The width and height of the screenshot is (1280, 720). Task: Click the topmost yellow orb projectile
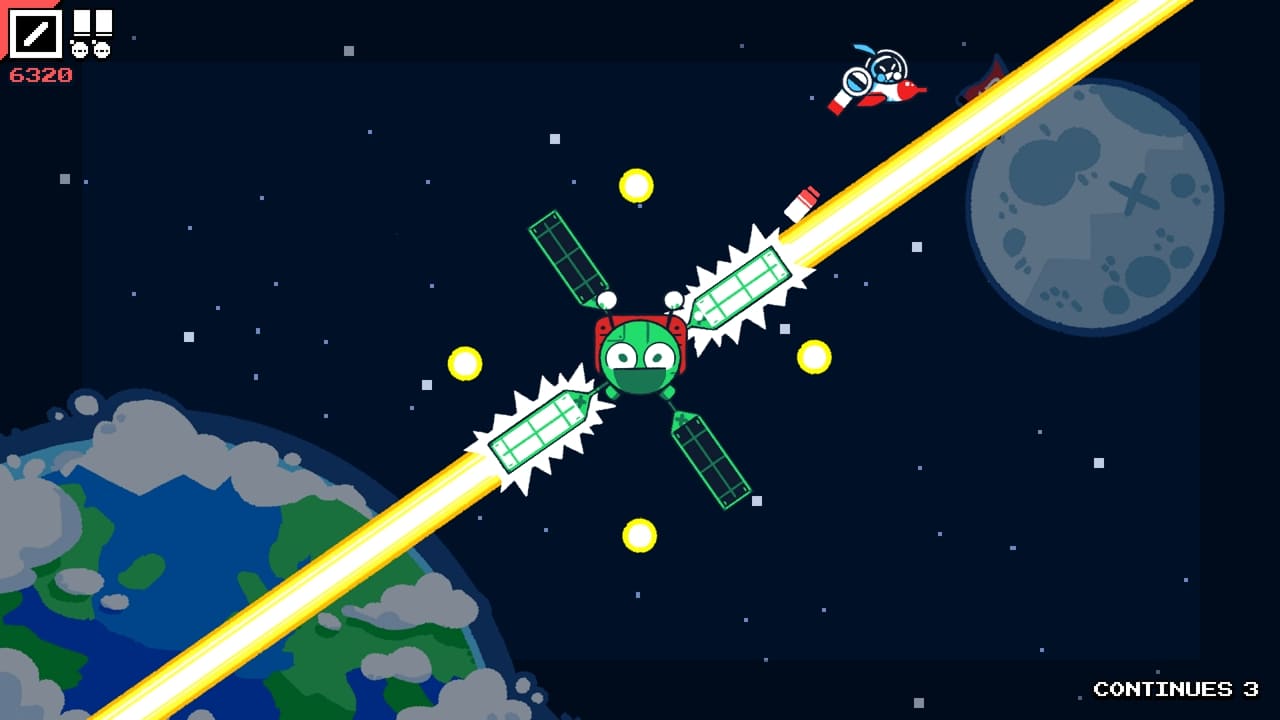[x=637, y=185]
